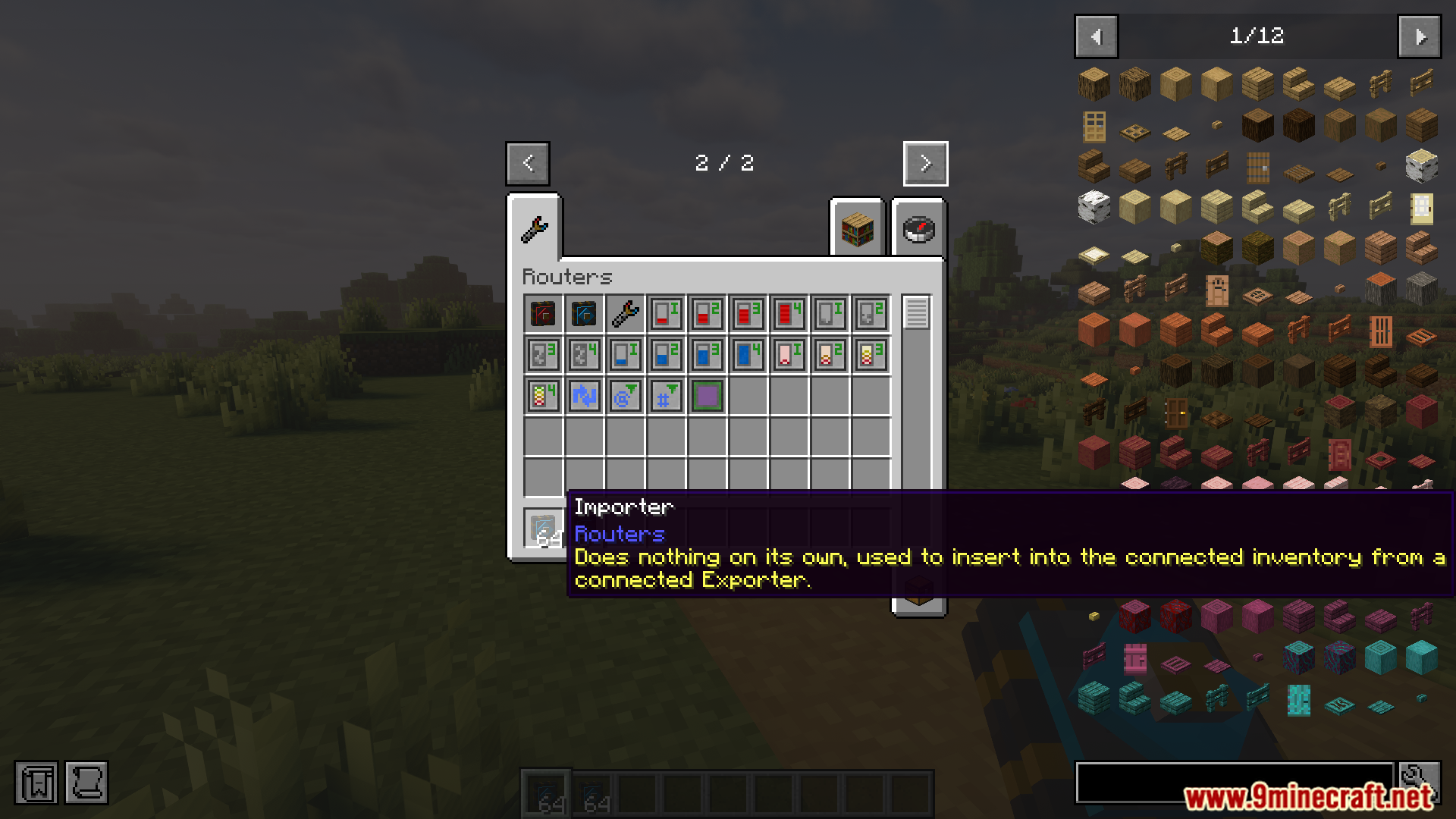Toggle the trash can cheat-delete button
This screenshot has height=819, width=1456.
(36, 782)
